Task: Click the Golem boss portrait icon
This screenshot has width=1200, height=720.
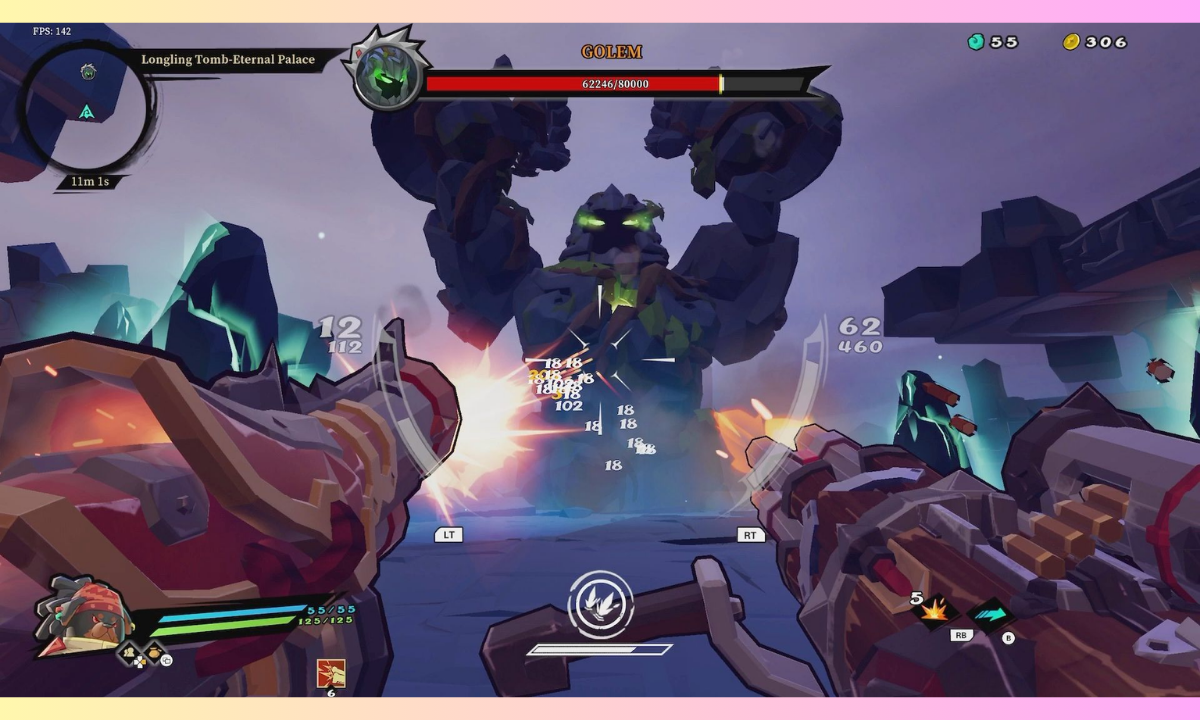Action: (x=387, y=75)
